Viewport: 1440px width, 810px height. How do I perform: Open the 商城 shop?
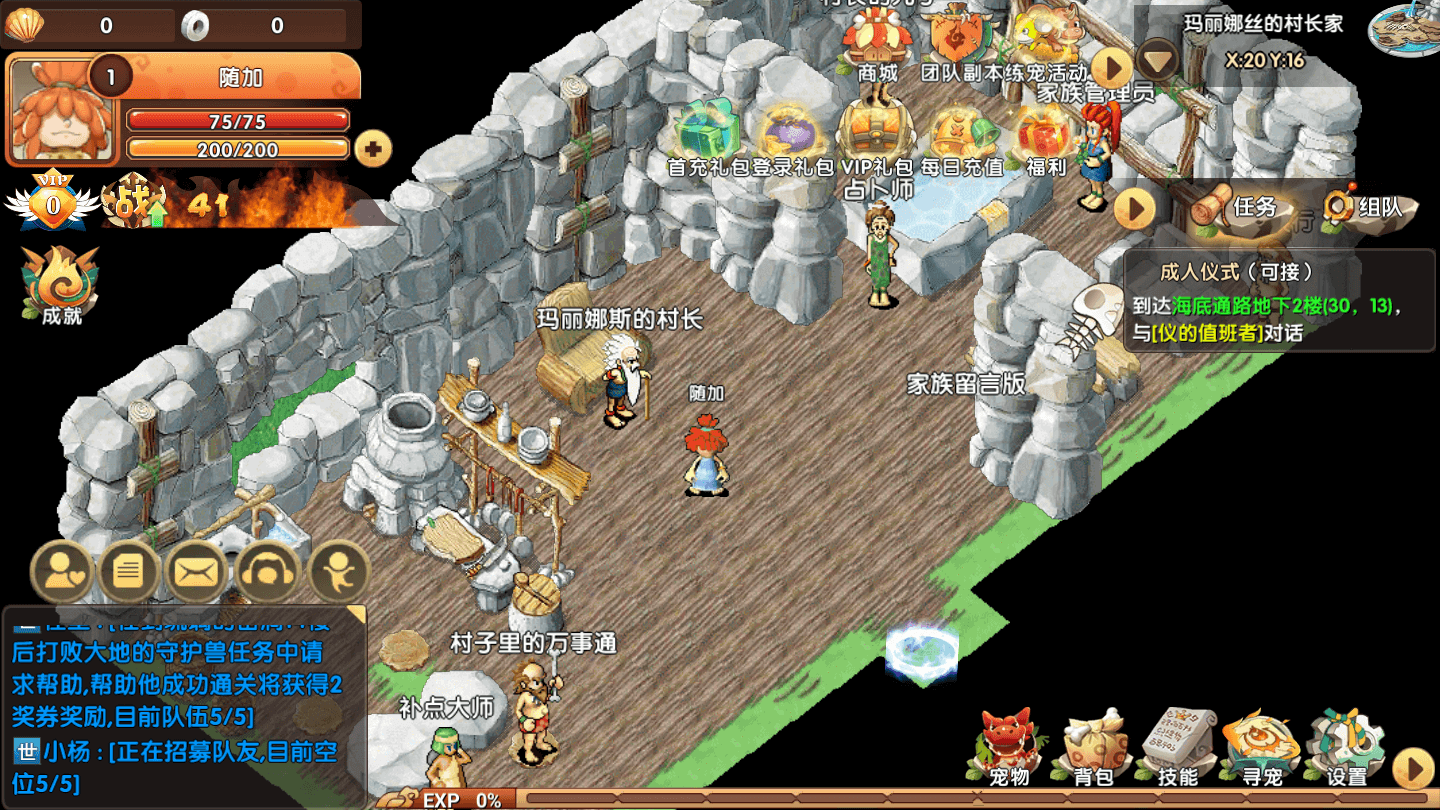[x=877, y=42]
